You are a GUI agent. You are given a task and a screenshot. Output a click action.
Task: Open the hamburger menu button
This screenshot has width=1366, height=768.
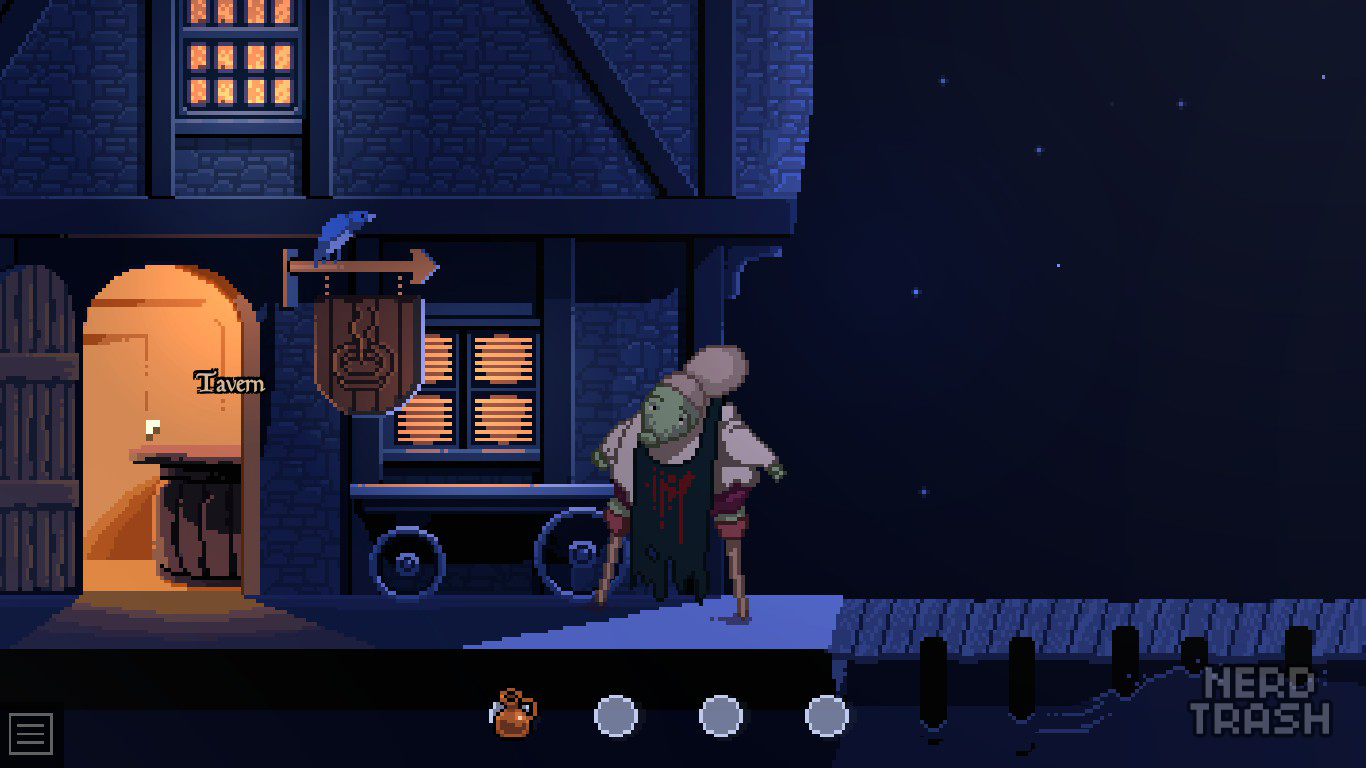click(30, 734)
